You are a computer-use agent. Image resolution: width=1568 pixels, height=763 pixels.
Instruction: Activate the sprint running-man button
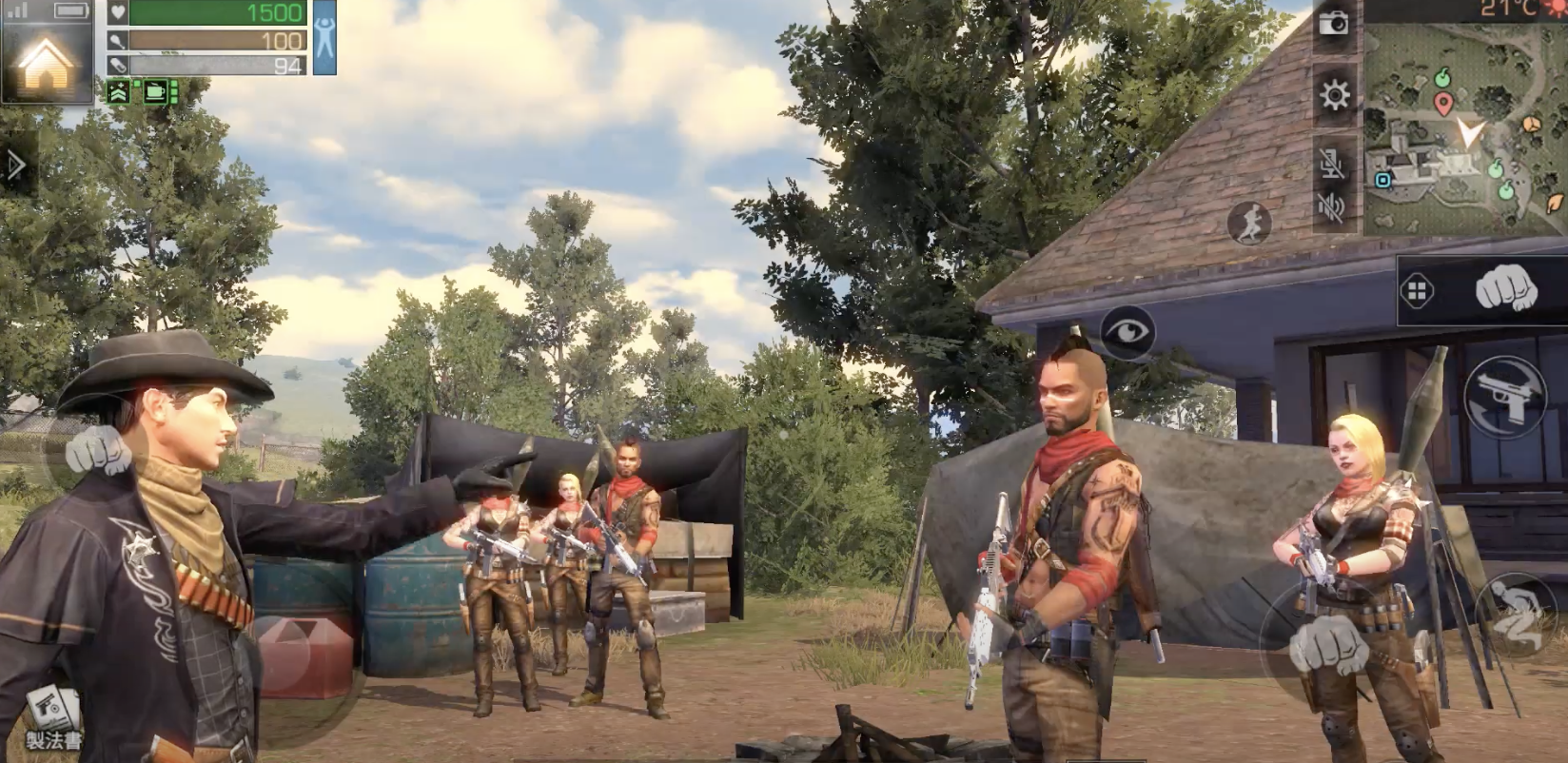coord(1248,224)
